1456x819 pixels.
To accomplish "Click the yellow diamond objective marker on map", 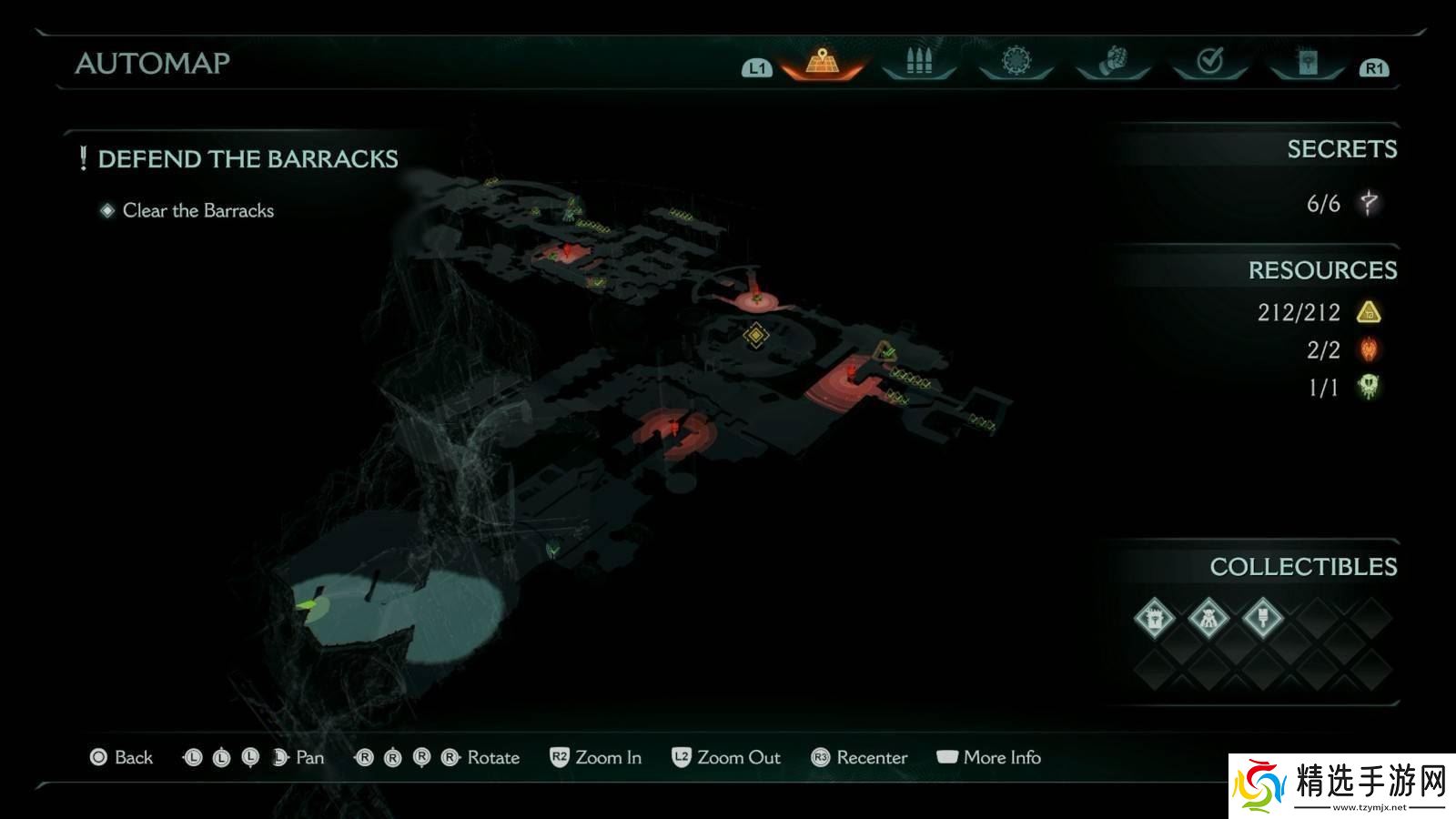I will [755, 335].
